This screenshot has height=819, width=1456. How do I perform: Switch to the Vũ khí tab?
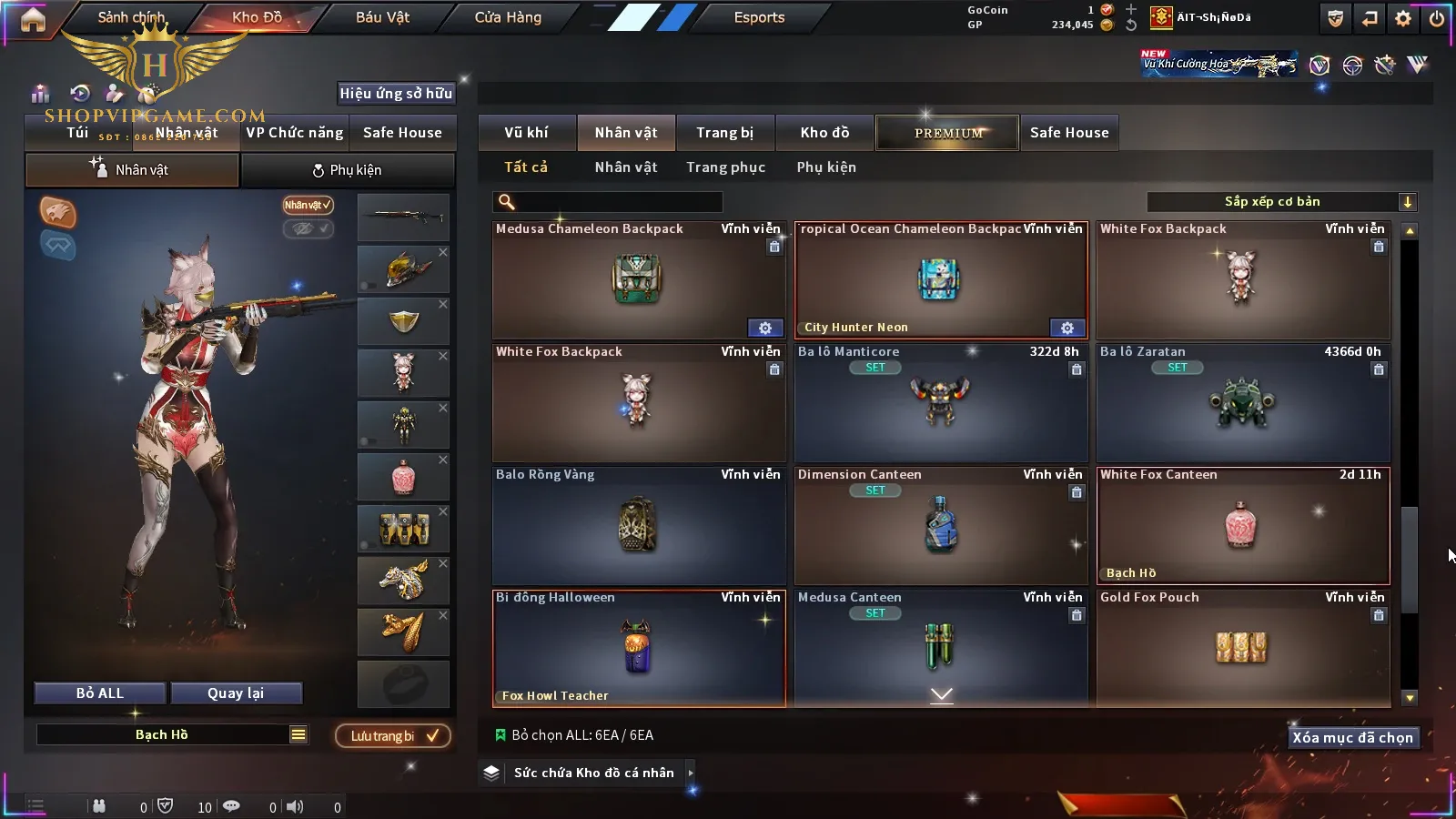point(526,133)
